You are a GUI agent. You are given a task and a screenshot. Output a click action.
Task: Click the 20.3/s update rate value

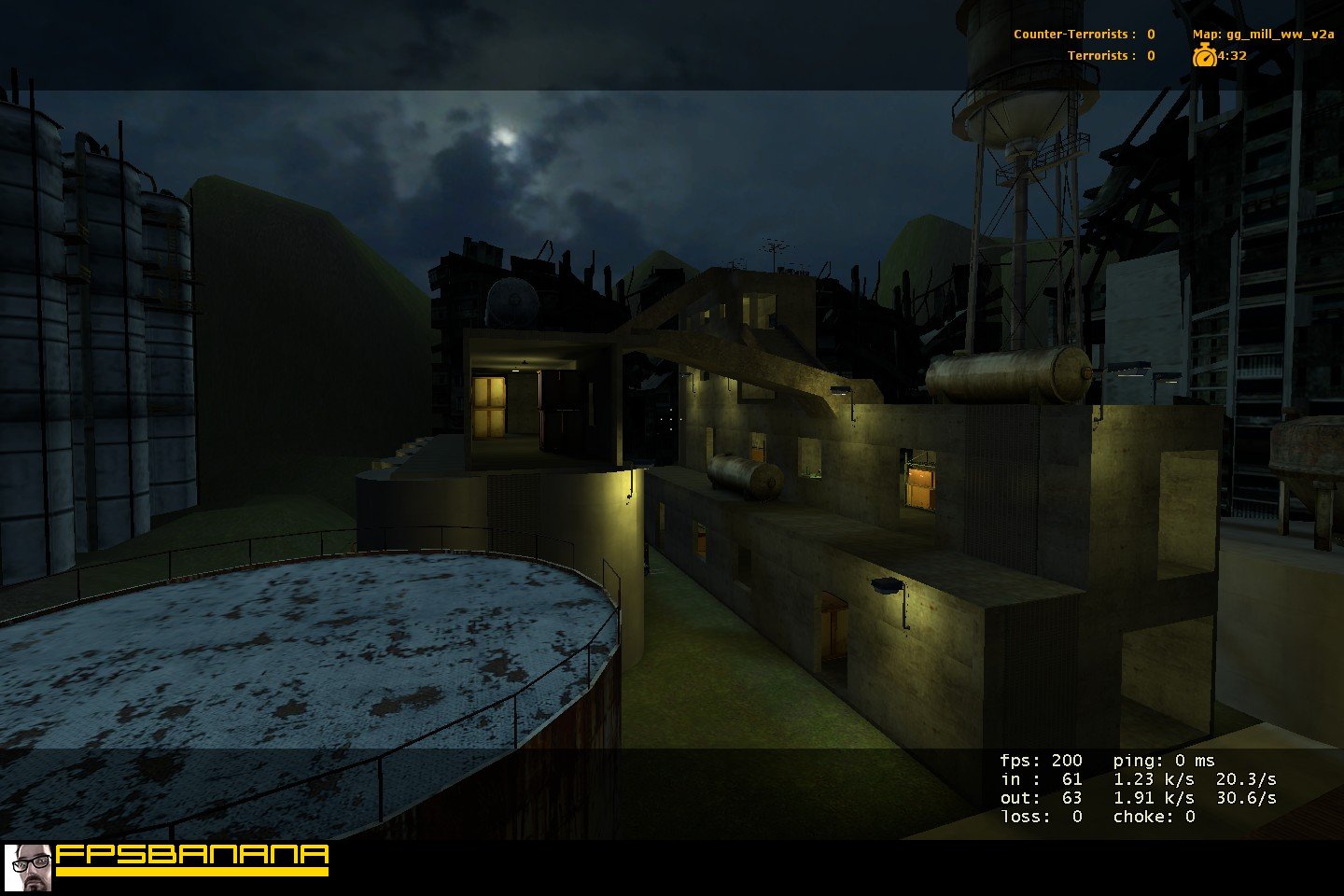[1246, 779]
